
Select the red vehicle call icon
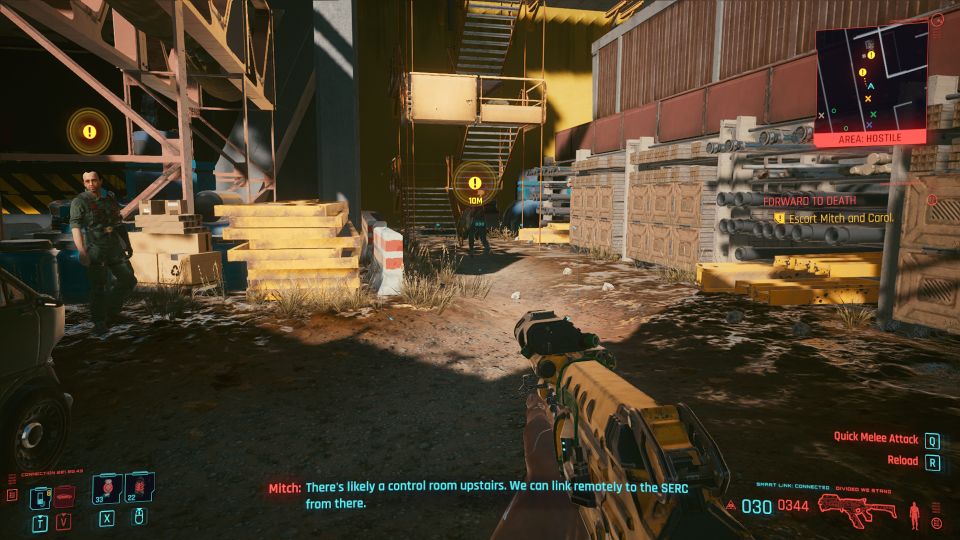click(65, 495)
